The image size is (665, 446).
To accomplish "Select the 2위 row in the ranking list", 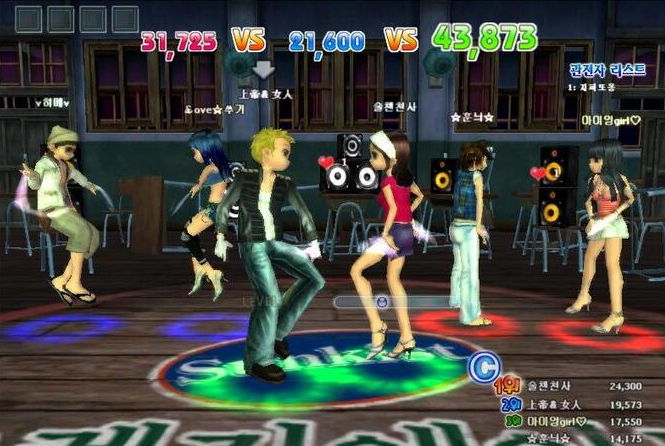I will [x=580, y=404].
